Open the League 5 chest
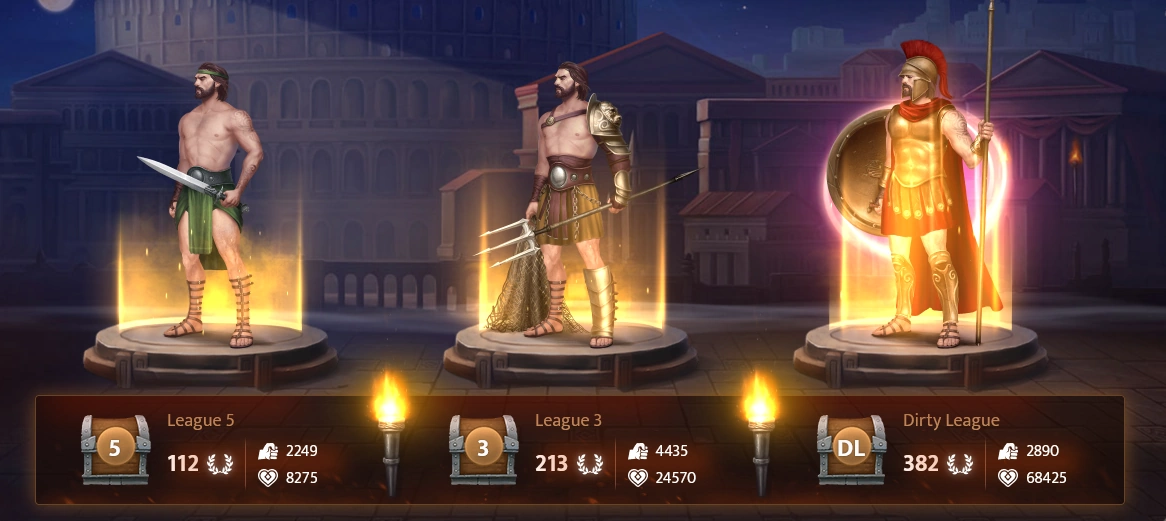This screenshot has width=1166, height=521. 115,449
